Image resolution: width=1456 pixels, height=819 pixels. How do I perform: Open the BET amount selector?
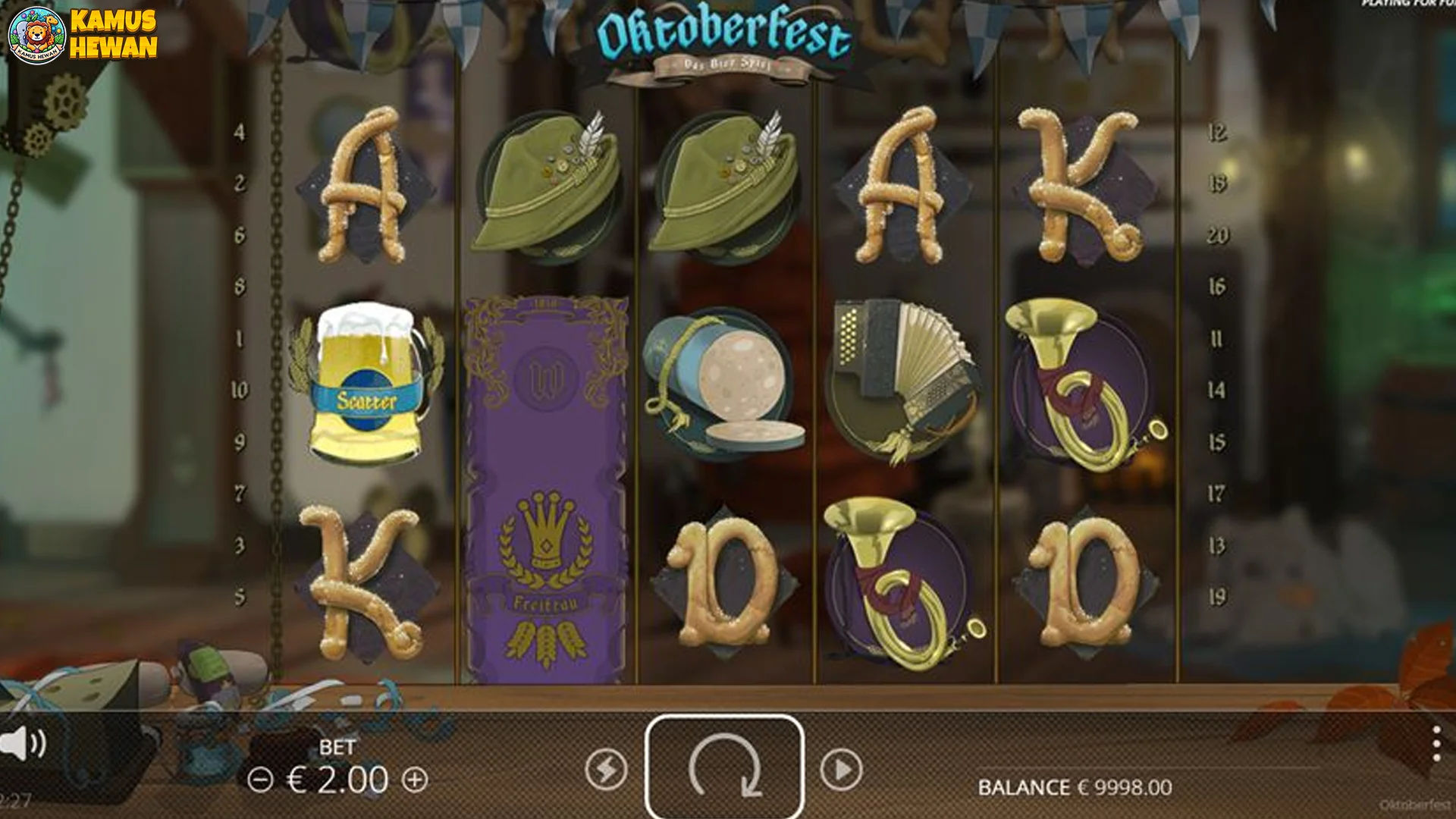tap(338, 746)
